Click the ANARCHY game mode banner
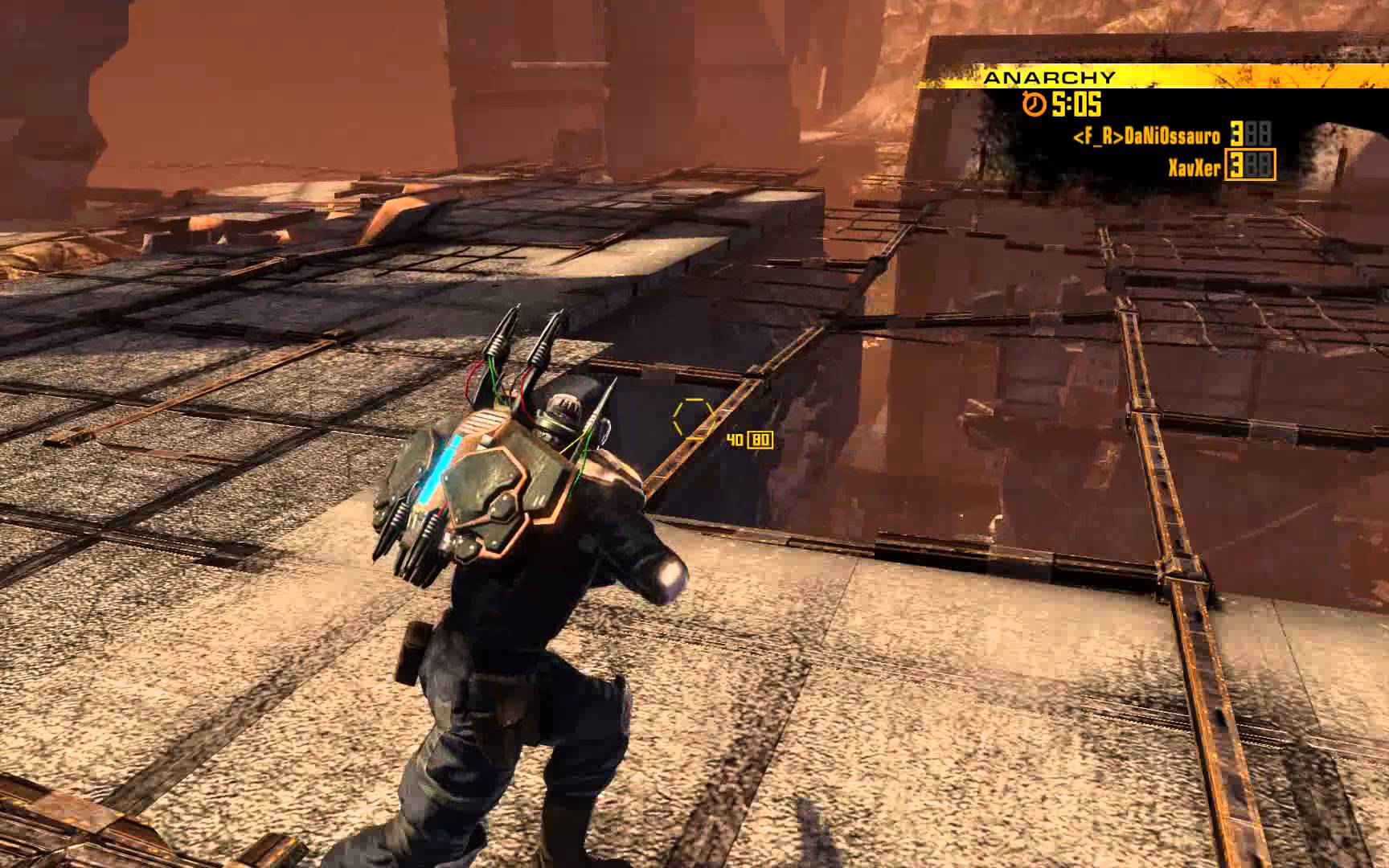This screenshot has width=1389, height=868. pyautogui.click(x=1050, y=77)
